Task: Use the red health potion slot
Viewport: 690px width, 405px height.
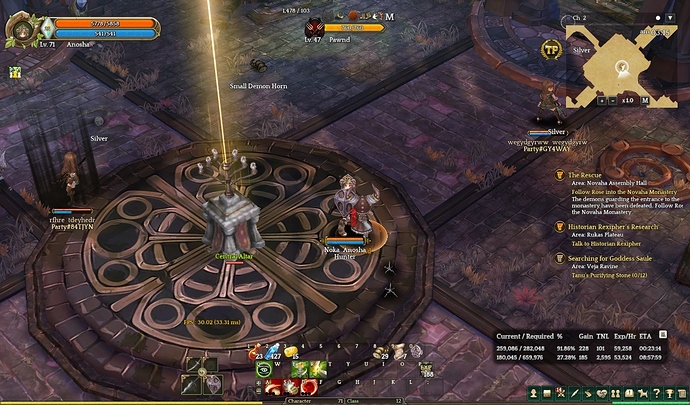Action: pos(257,352)
